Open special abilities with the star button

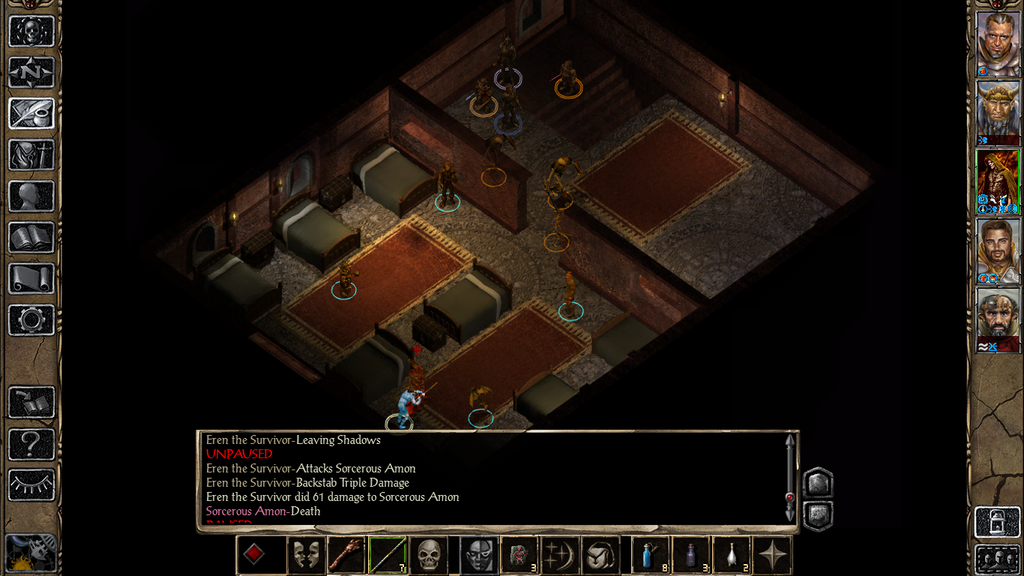click(773, 555)
